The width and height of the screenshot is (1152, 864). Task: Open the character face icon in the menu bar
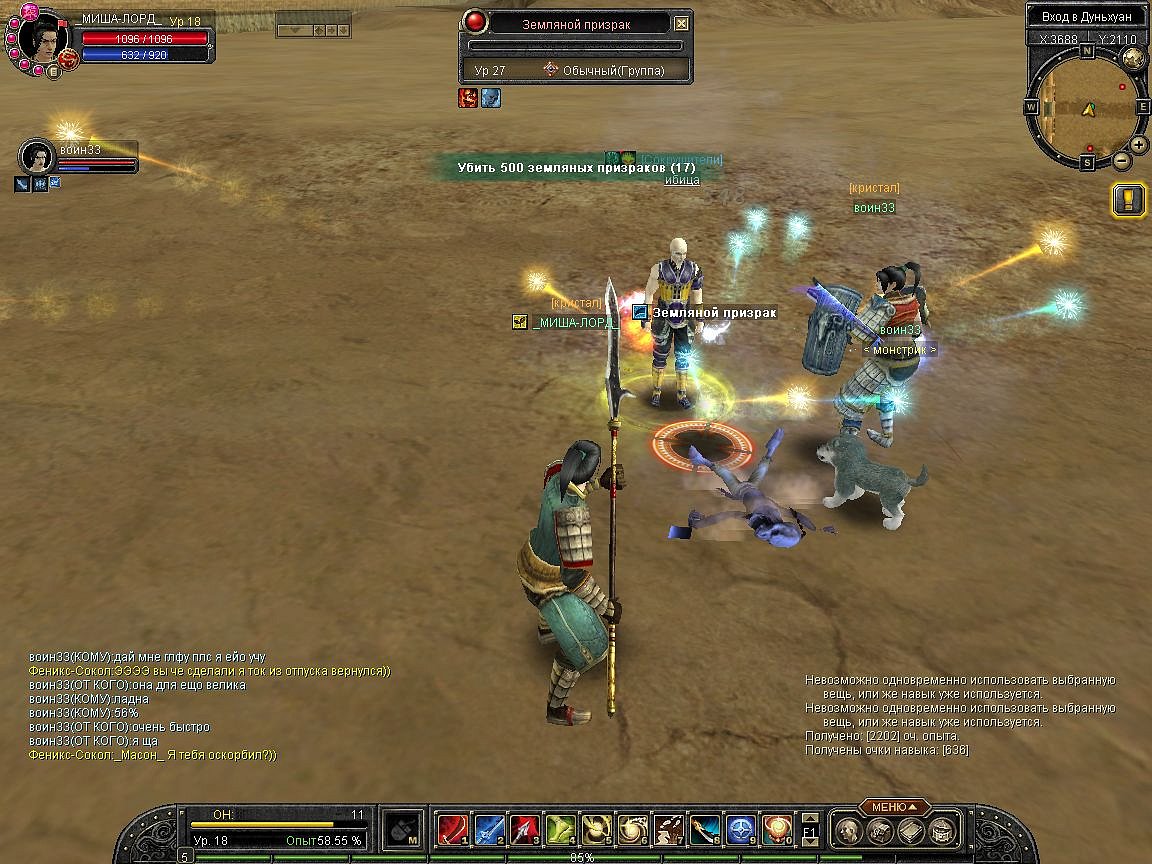(849, 830)
